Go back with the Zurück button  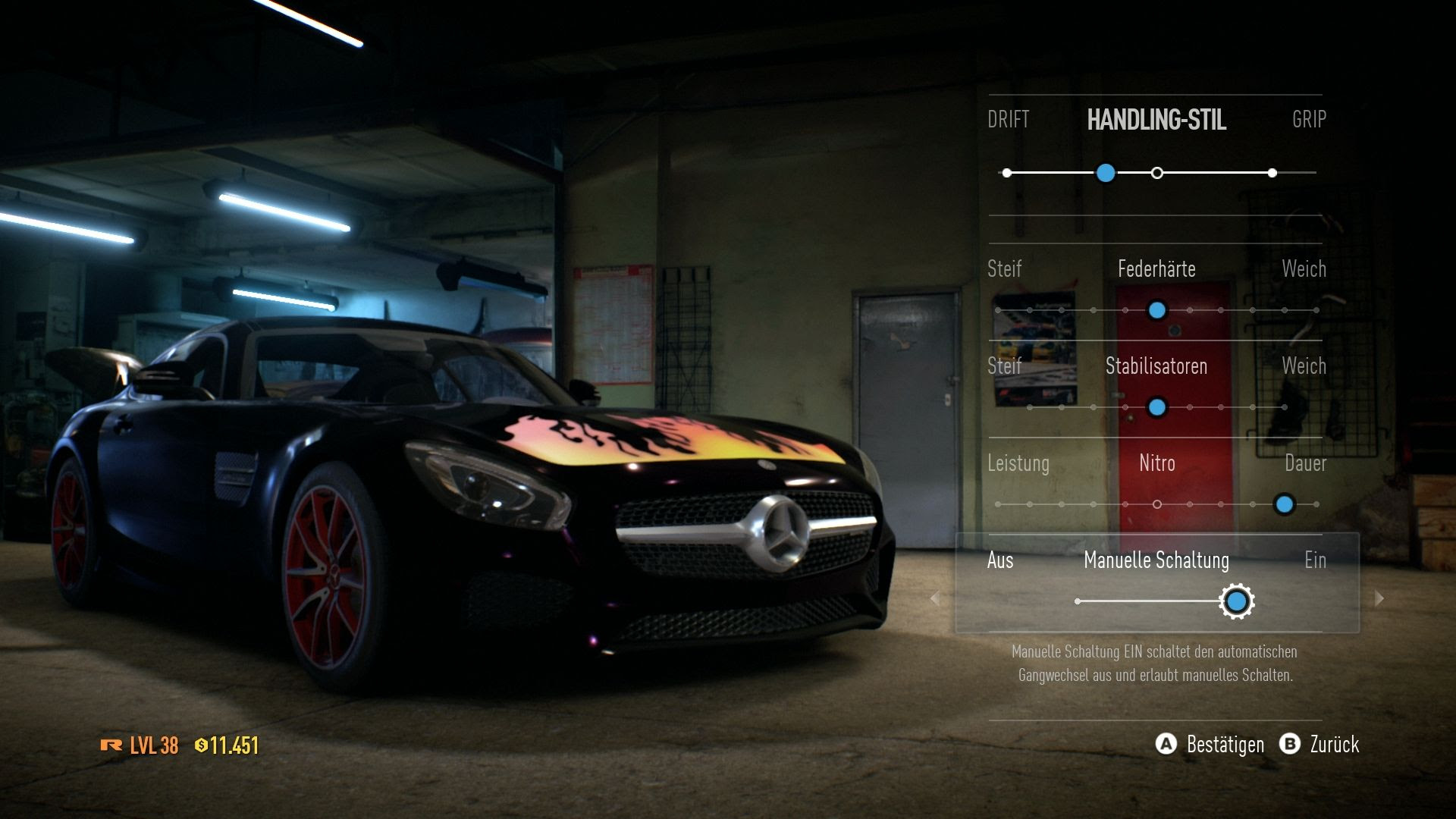(1320, 744)
